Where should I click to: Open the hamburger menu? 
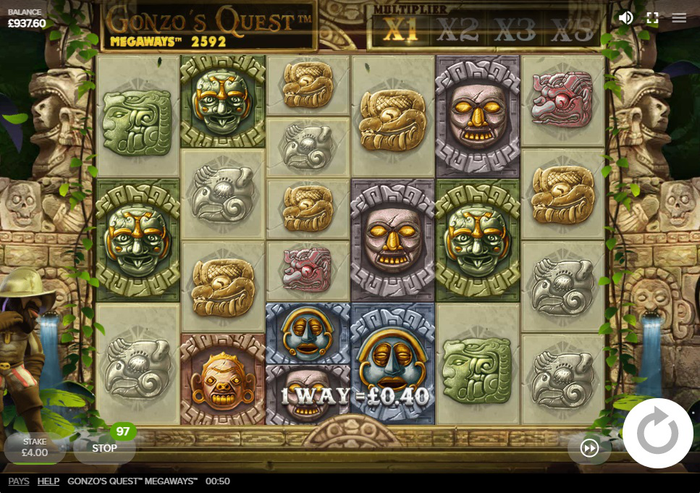679,17
